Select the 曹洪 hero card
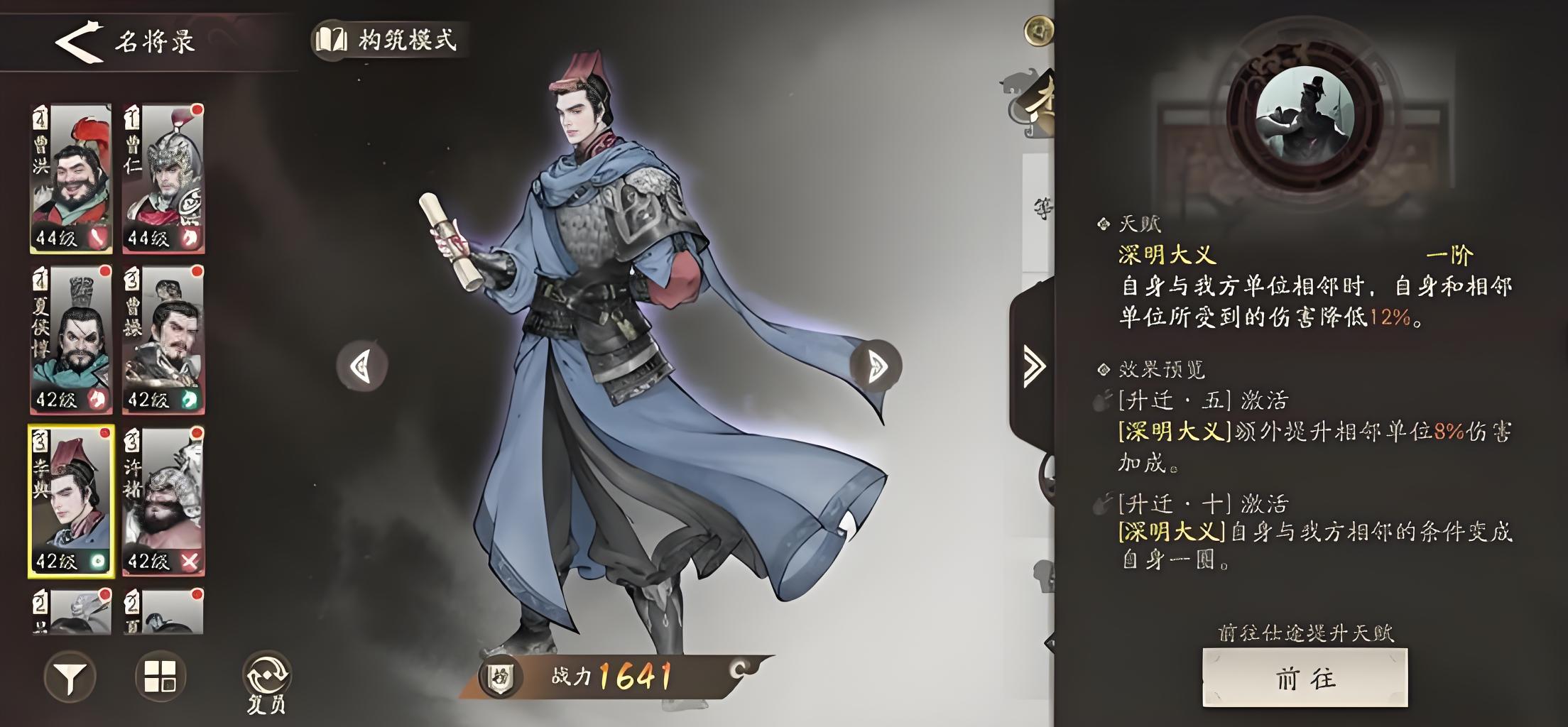Image resolution: width=1568 pixels, height=727 pixels. (71, 178)
